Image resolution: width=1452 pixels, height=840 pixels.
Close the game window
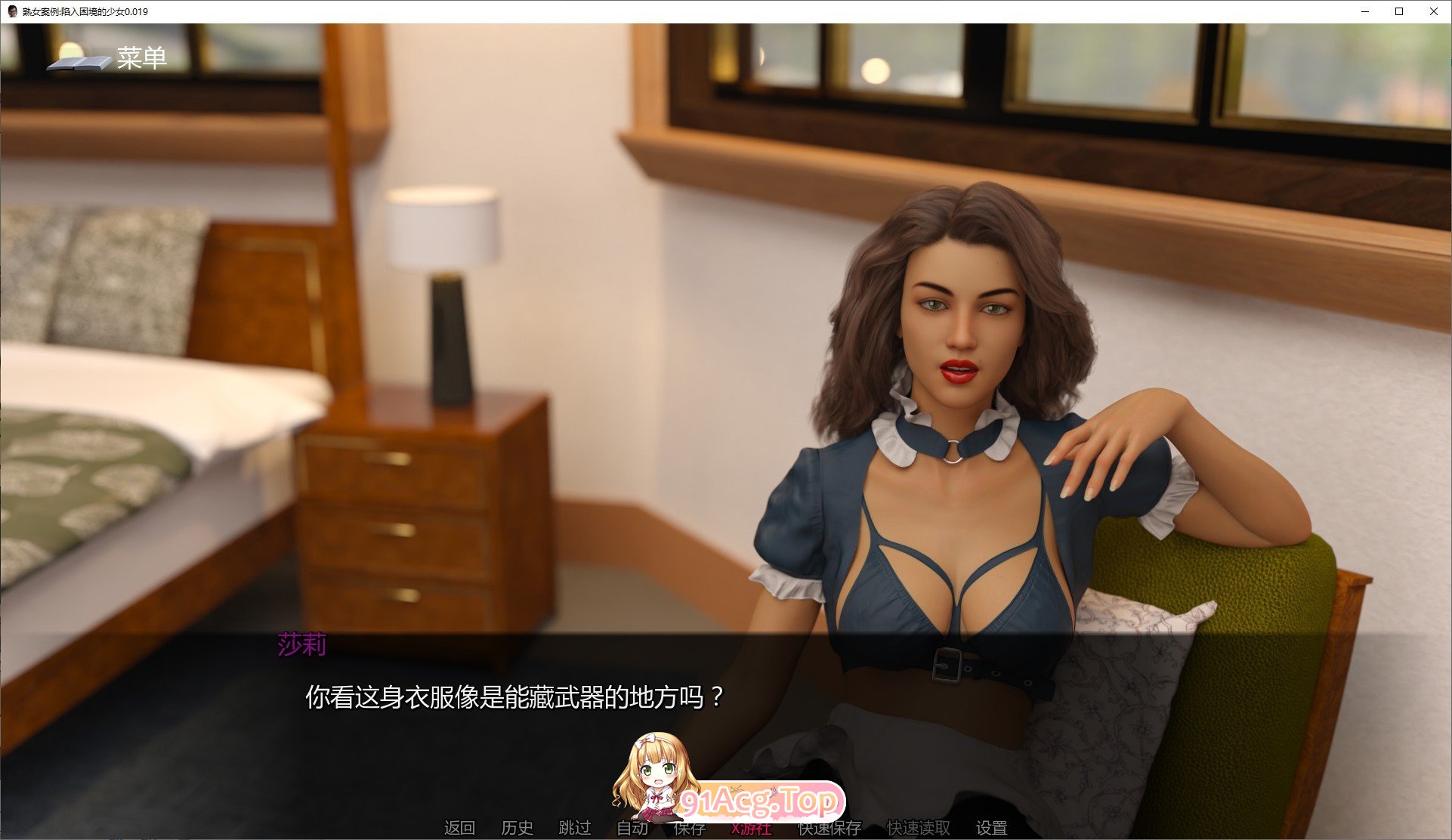[x=1433, y=11]
